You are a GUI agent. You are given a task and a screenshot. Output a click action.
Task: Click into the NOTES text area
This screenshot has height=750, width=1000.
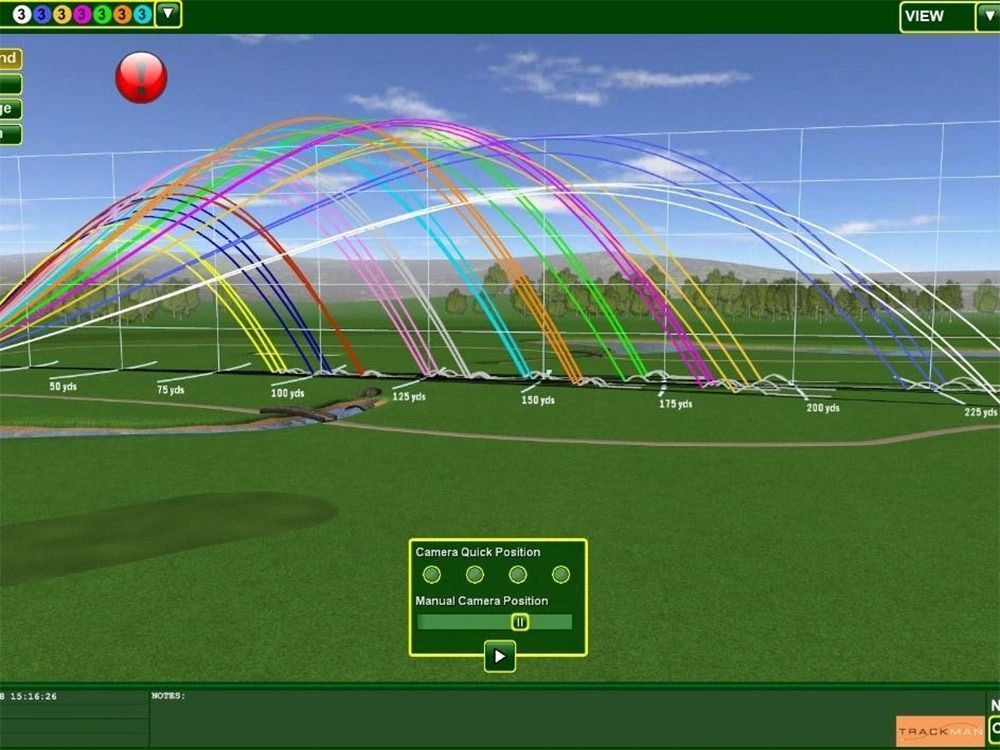520,718
